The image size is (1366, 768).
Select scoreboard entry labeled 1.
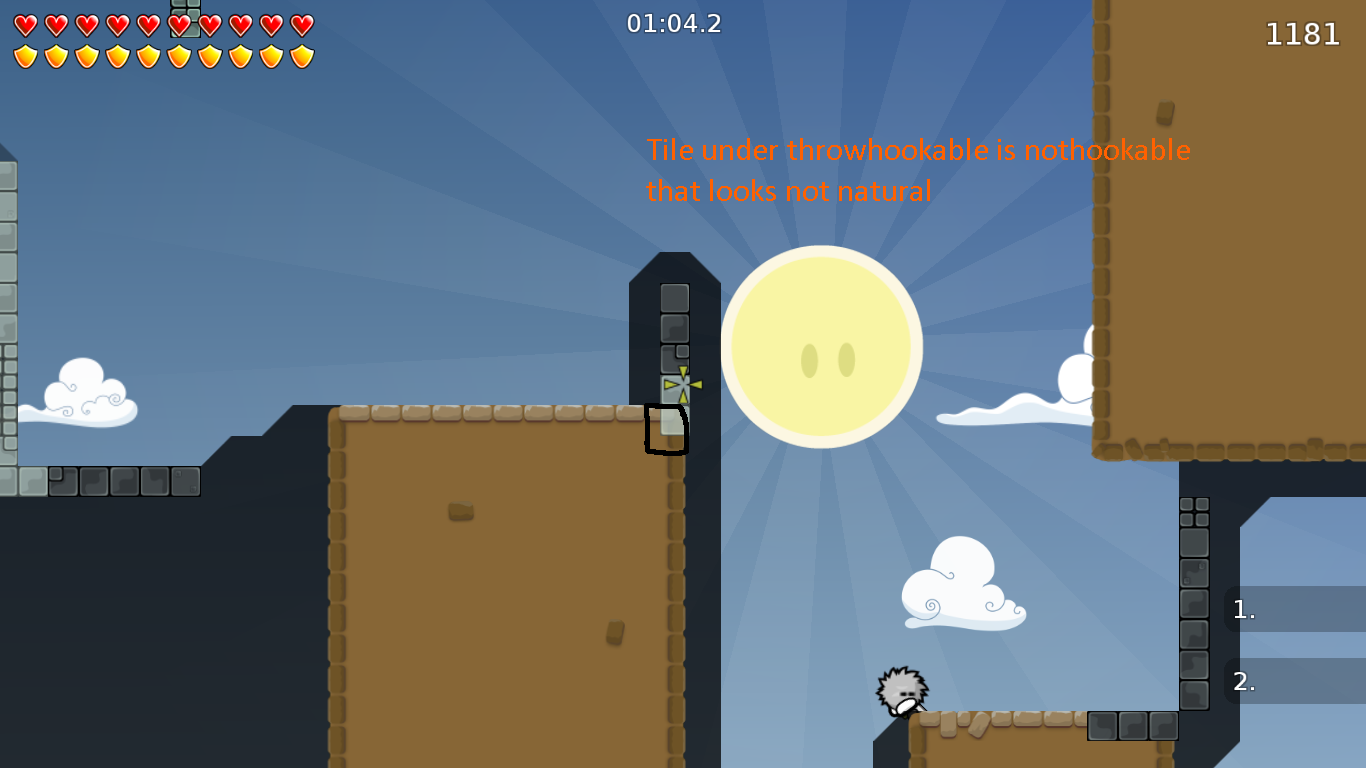(x=1243, y=609)
